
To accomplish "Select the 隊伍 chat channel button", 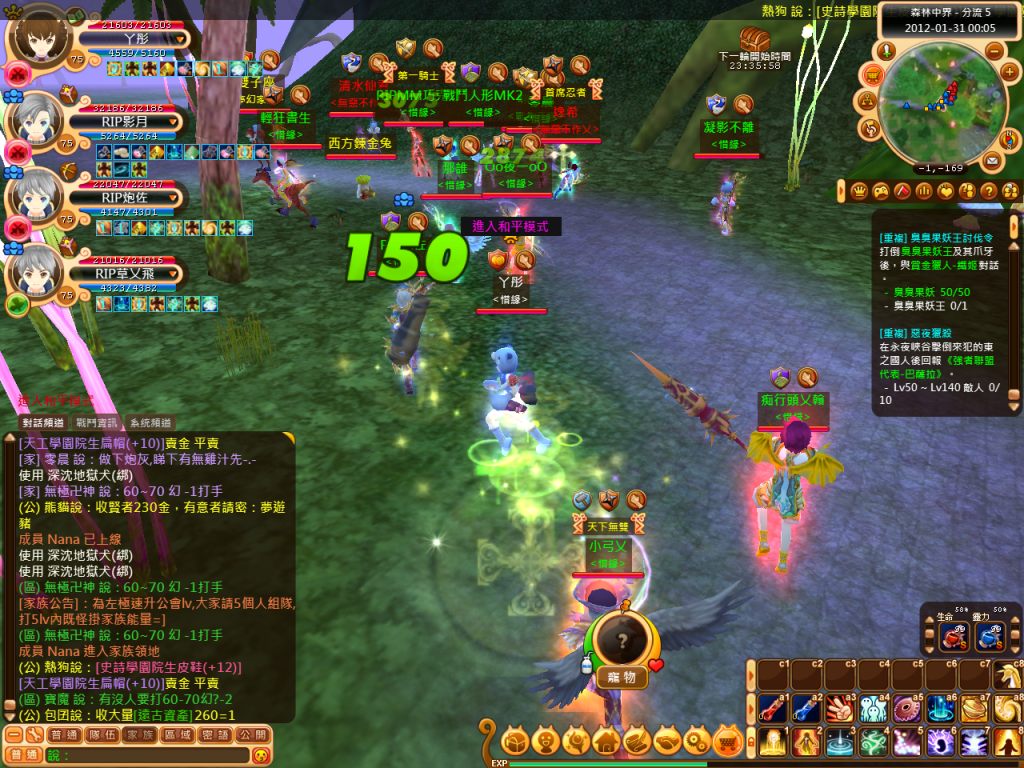I will [106, 735].
